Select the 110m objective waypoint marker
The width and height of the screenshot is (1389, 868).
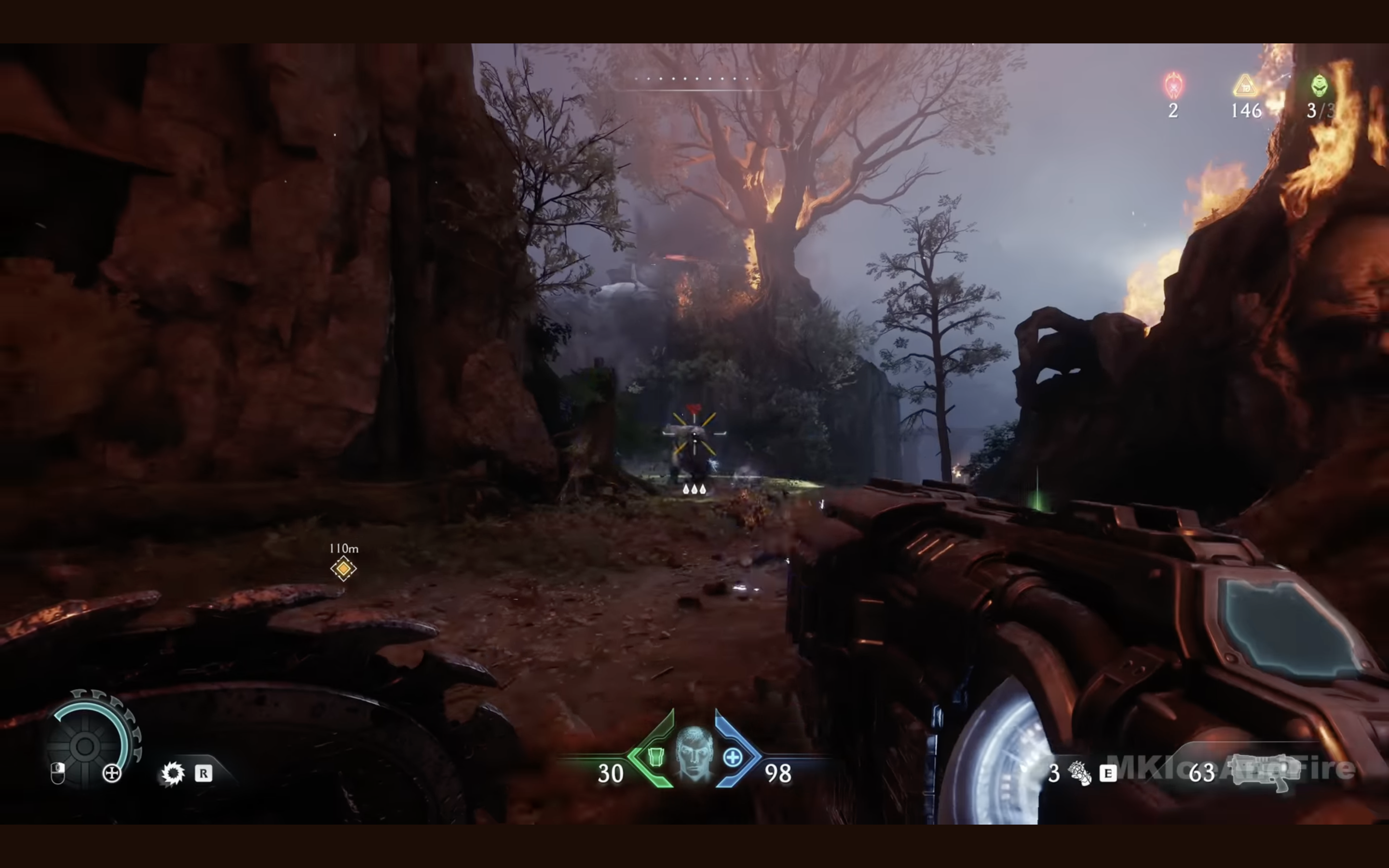(343, 569)
